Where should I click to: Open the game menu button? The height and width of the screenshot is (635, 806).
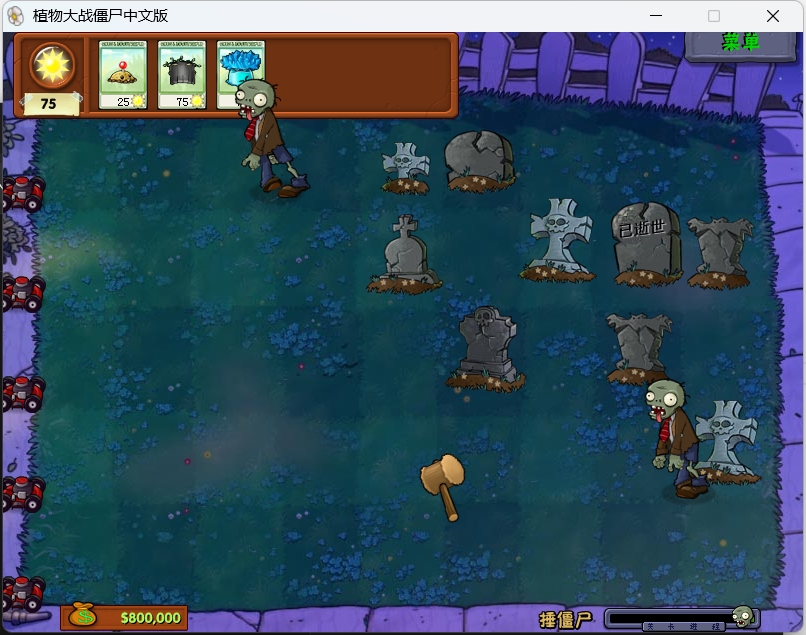click(x=740, y=42)
